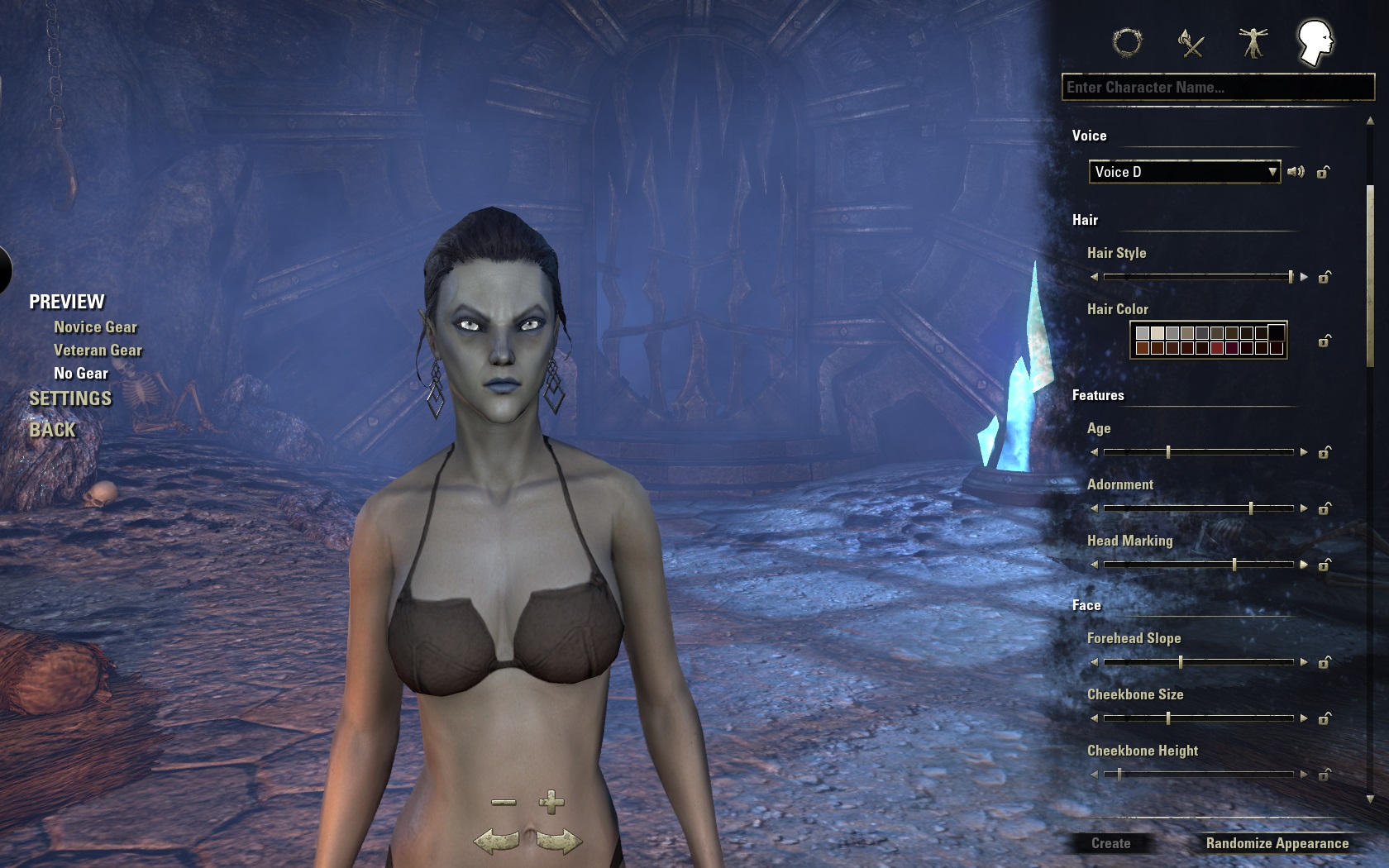Viewport: 1389px width, 868px height.
Task: Rotate character with the right arrow
Action: pyautogui.click(x=559, y=842)
